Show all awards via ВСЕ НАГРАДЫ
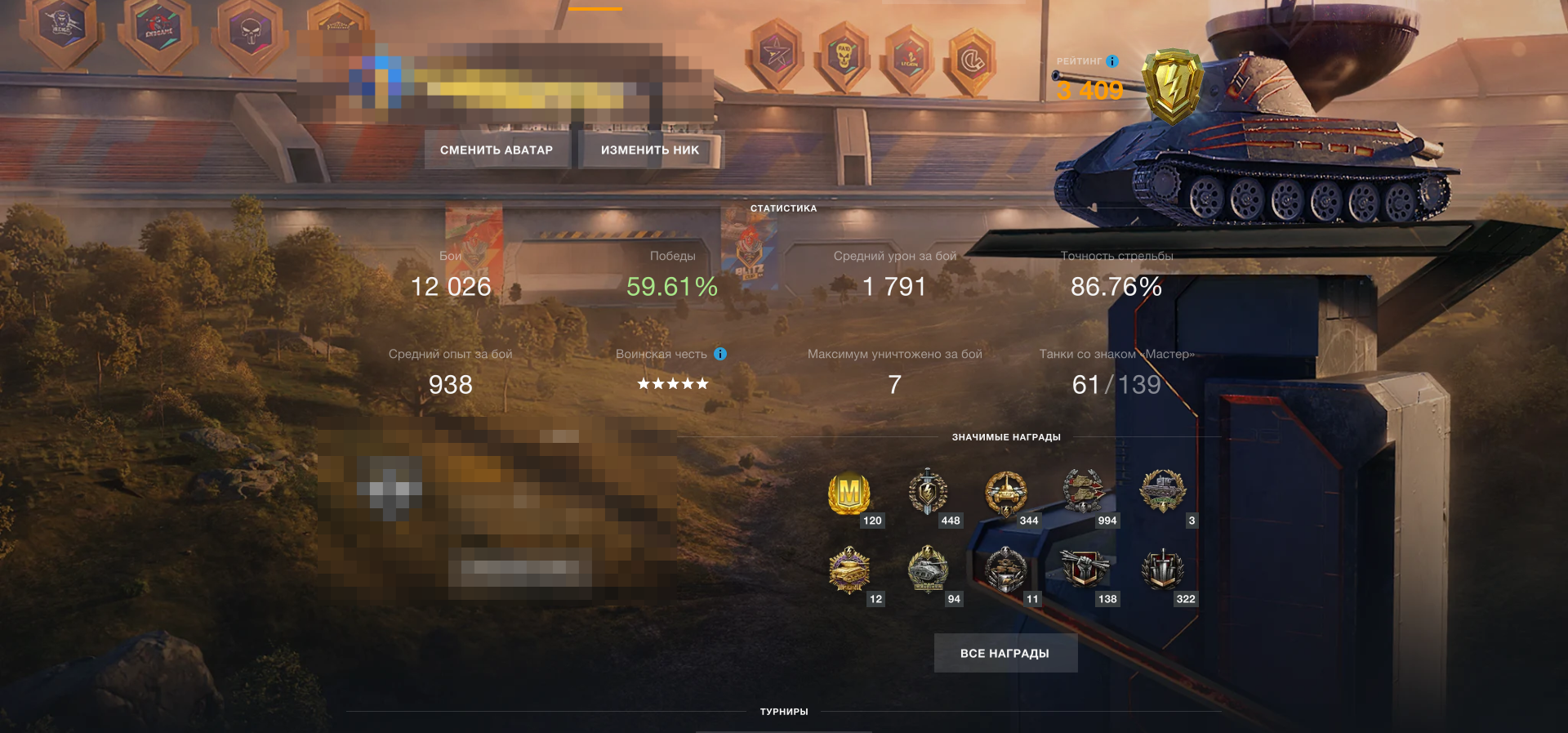Image resolution: width=1568 pixels, height=733 pixels. [1005, 653]
